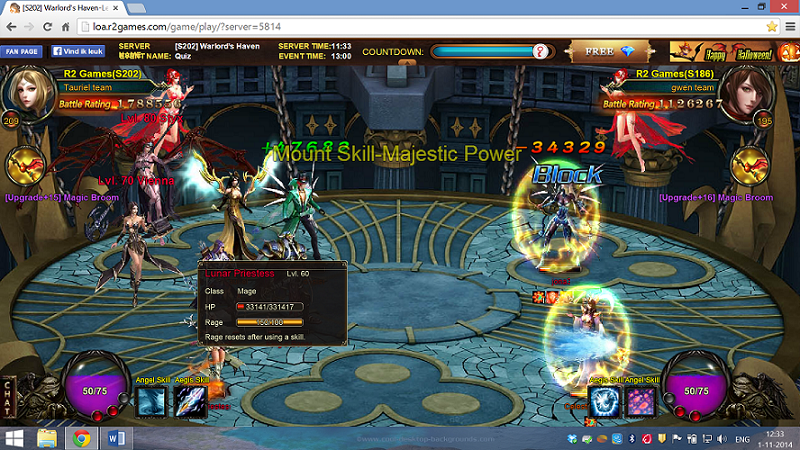Open the FAN PAGE link
This screenshot has width=800, height=450.
click(22, 50)
